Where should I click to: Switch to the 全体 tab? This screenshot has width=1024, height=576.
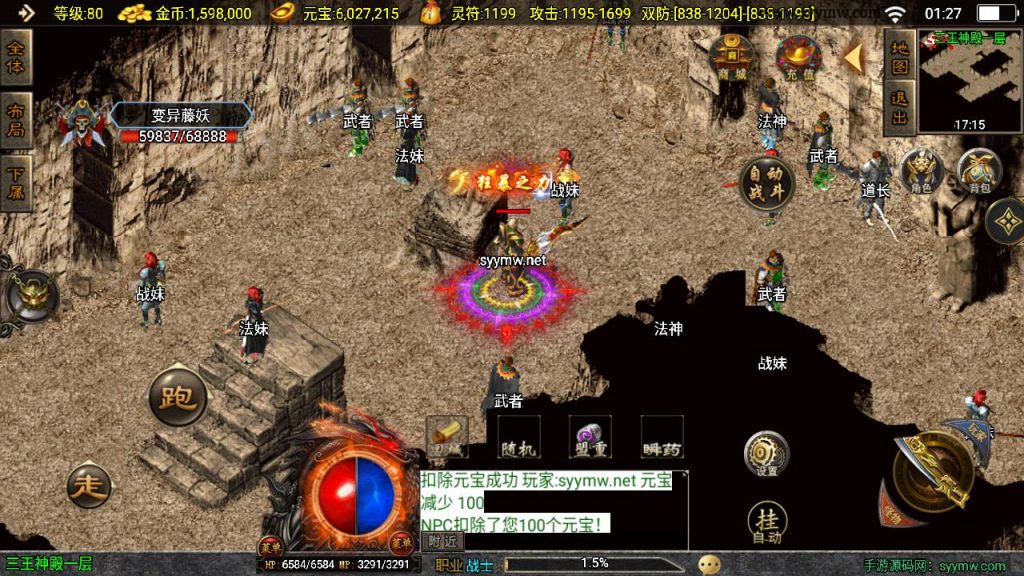pyautogui.click(x=16, y=59)
